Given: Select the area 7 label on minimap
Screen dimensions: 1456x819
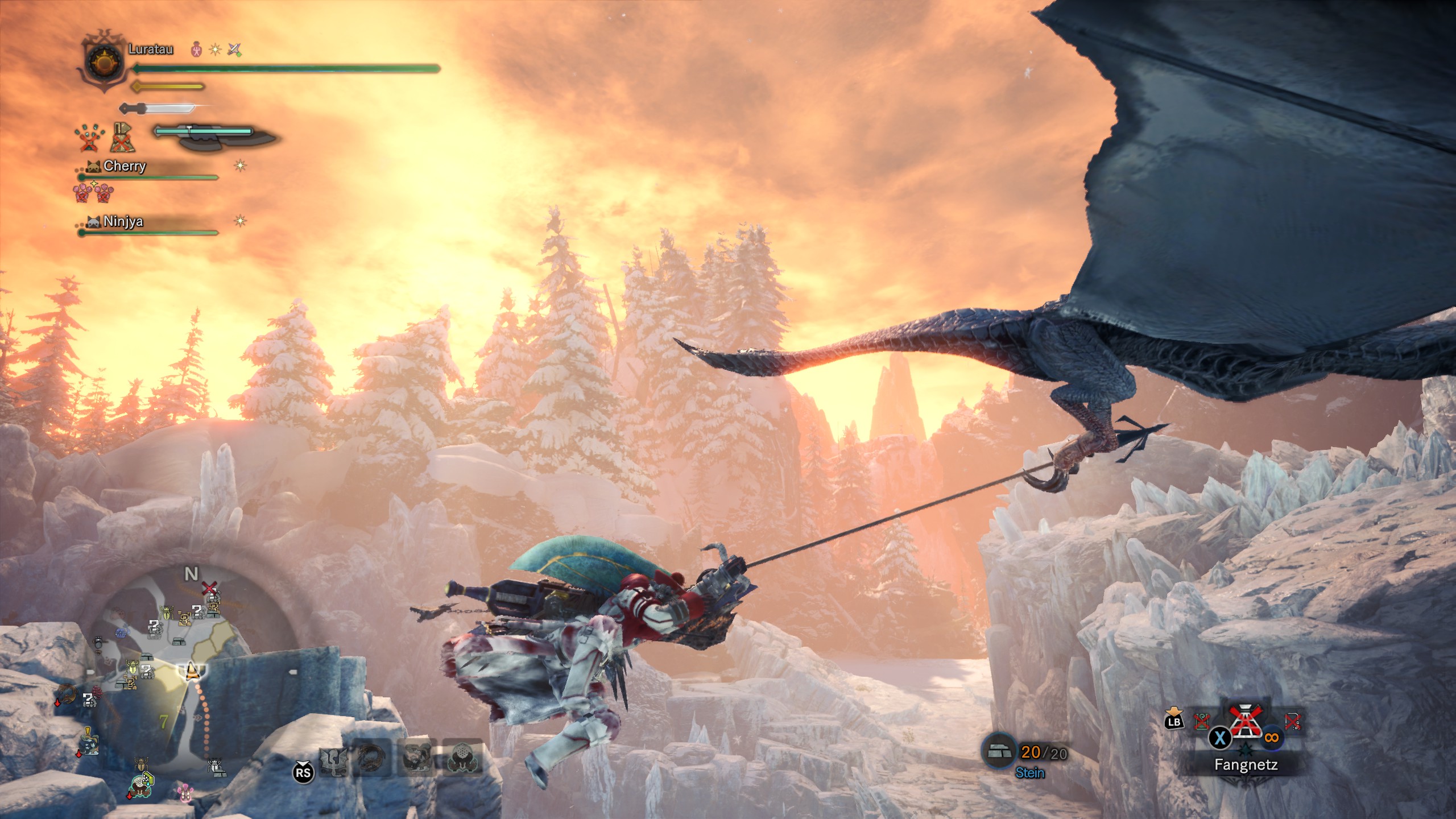Looking at the screenshot, I should 163,722.
